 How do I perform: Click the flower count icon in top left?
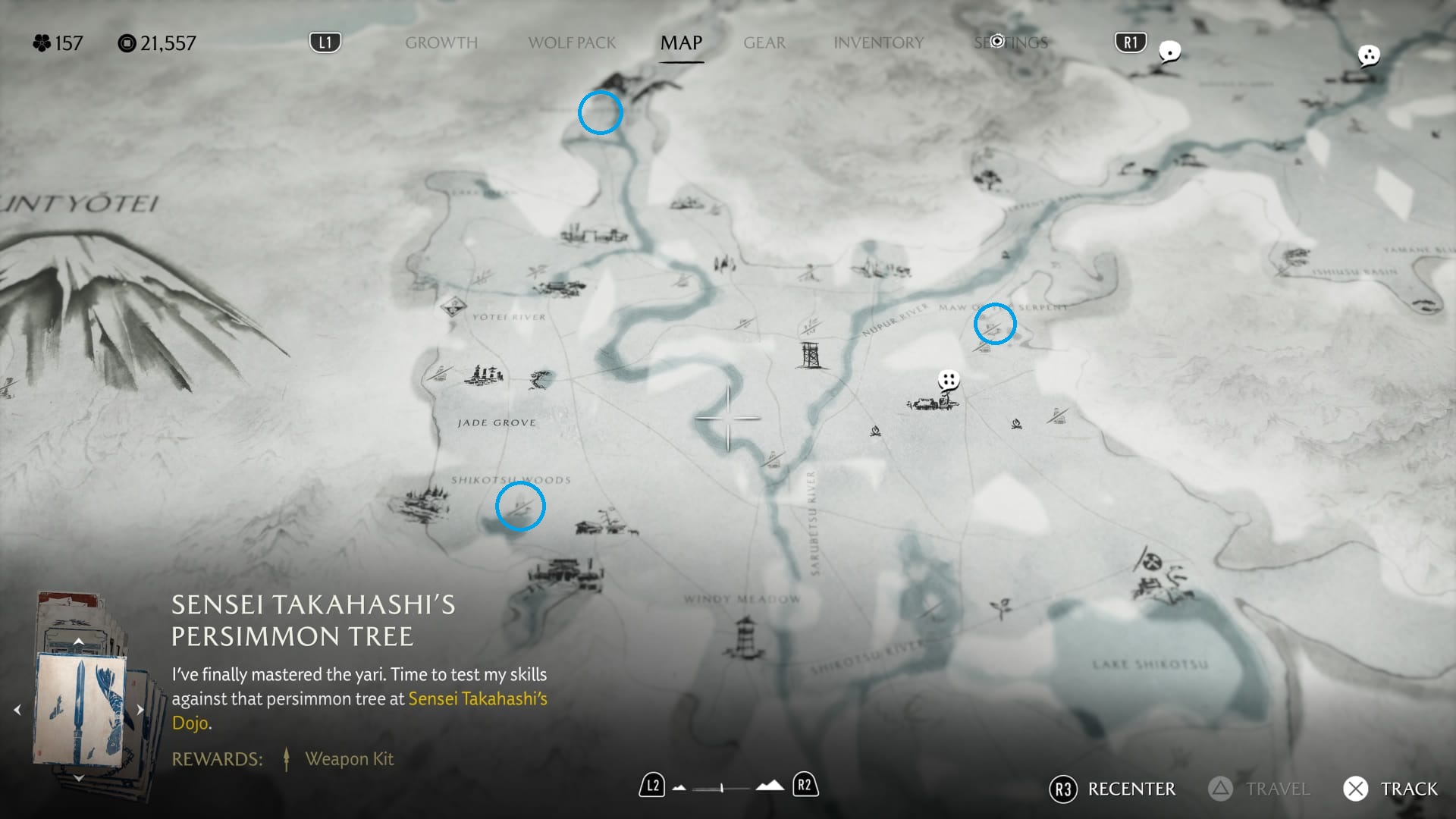42,43
